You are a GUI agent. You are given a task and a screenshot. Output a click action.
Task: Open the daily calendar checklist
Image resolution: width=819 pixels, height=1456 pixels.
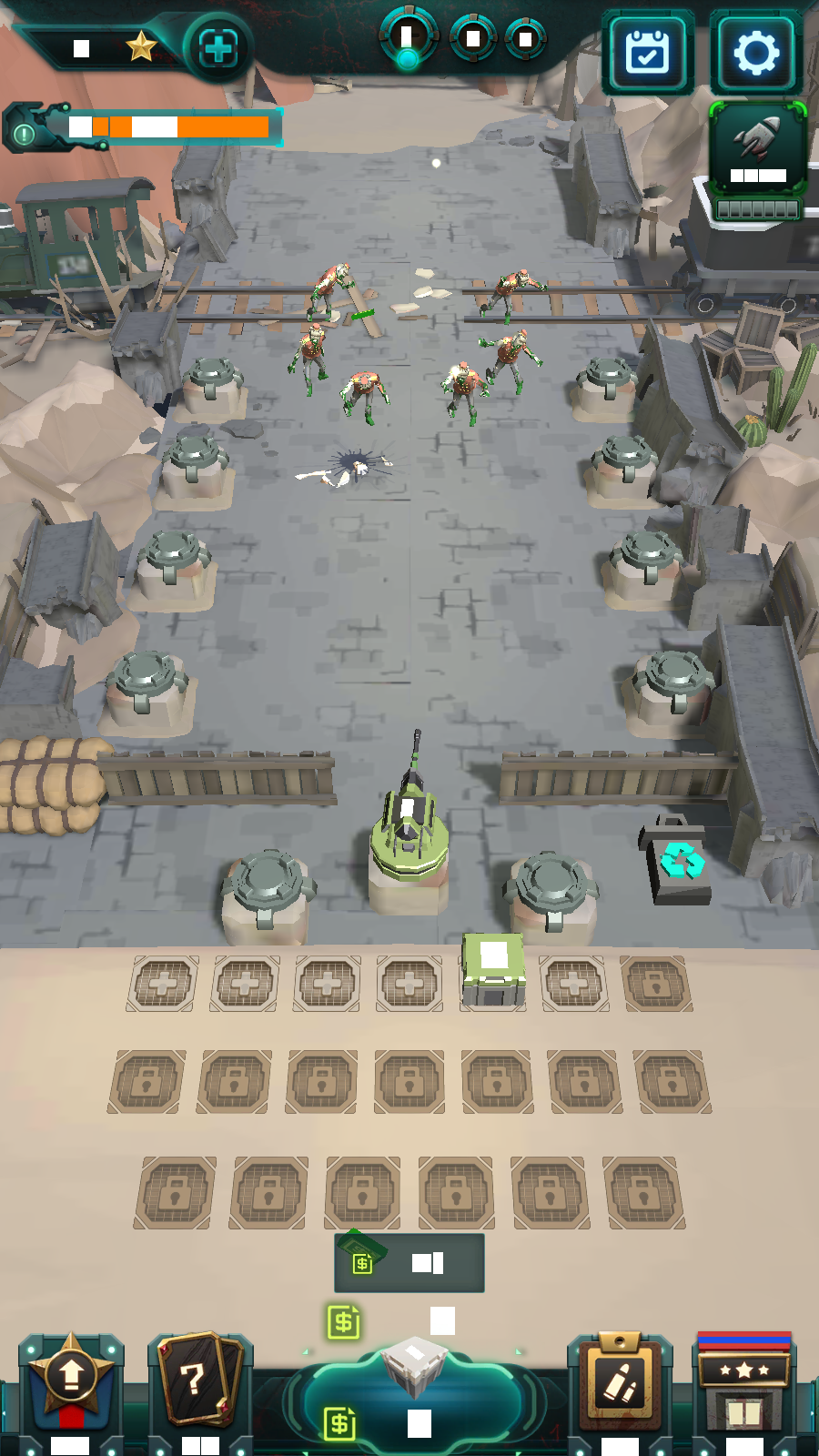point(648,54)
